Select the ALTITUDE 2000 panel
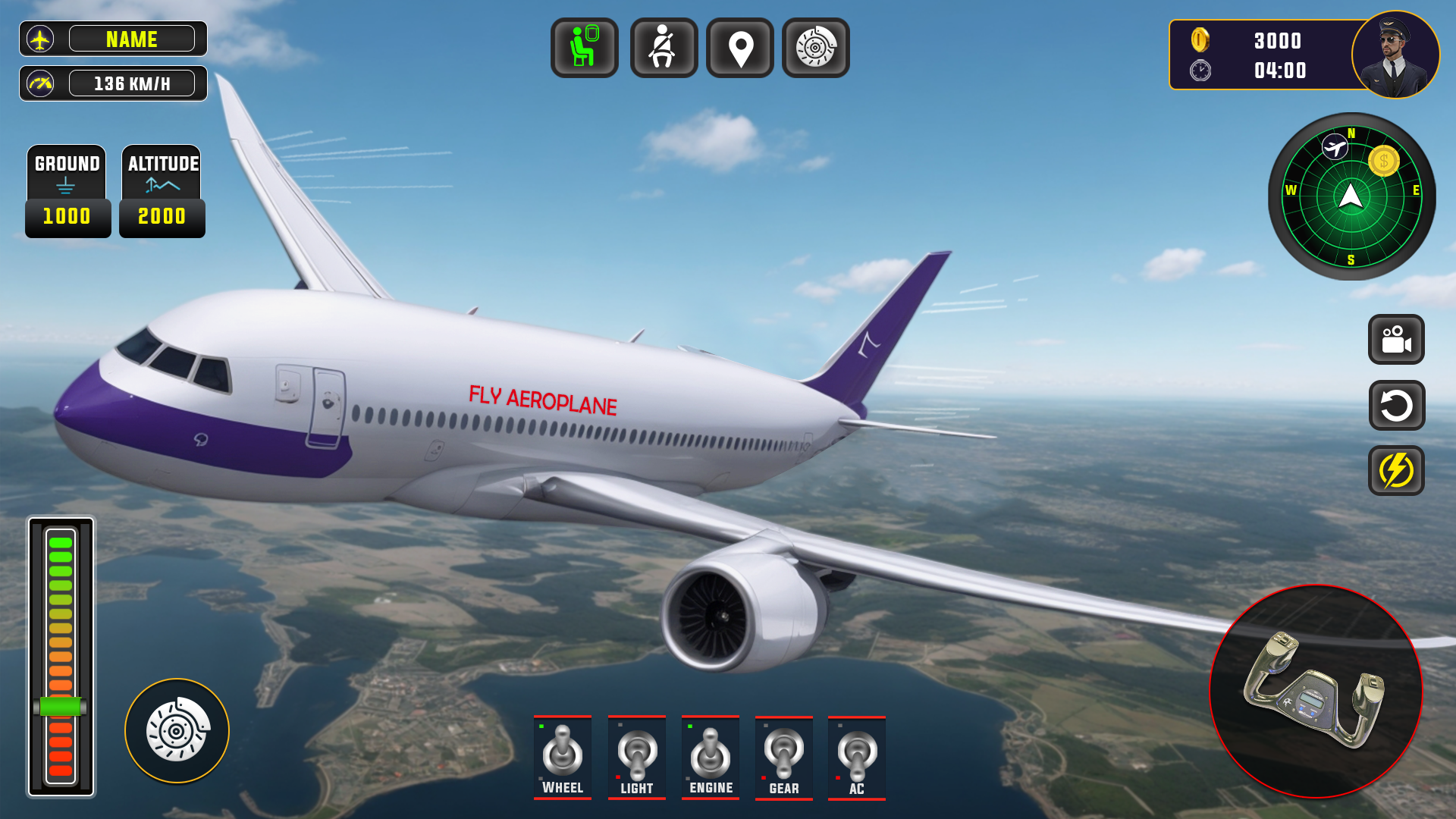 (162, 191)
